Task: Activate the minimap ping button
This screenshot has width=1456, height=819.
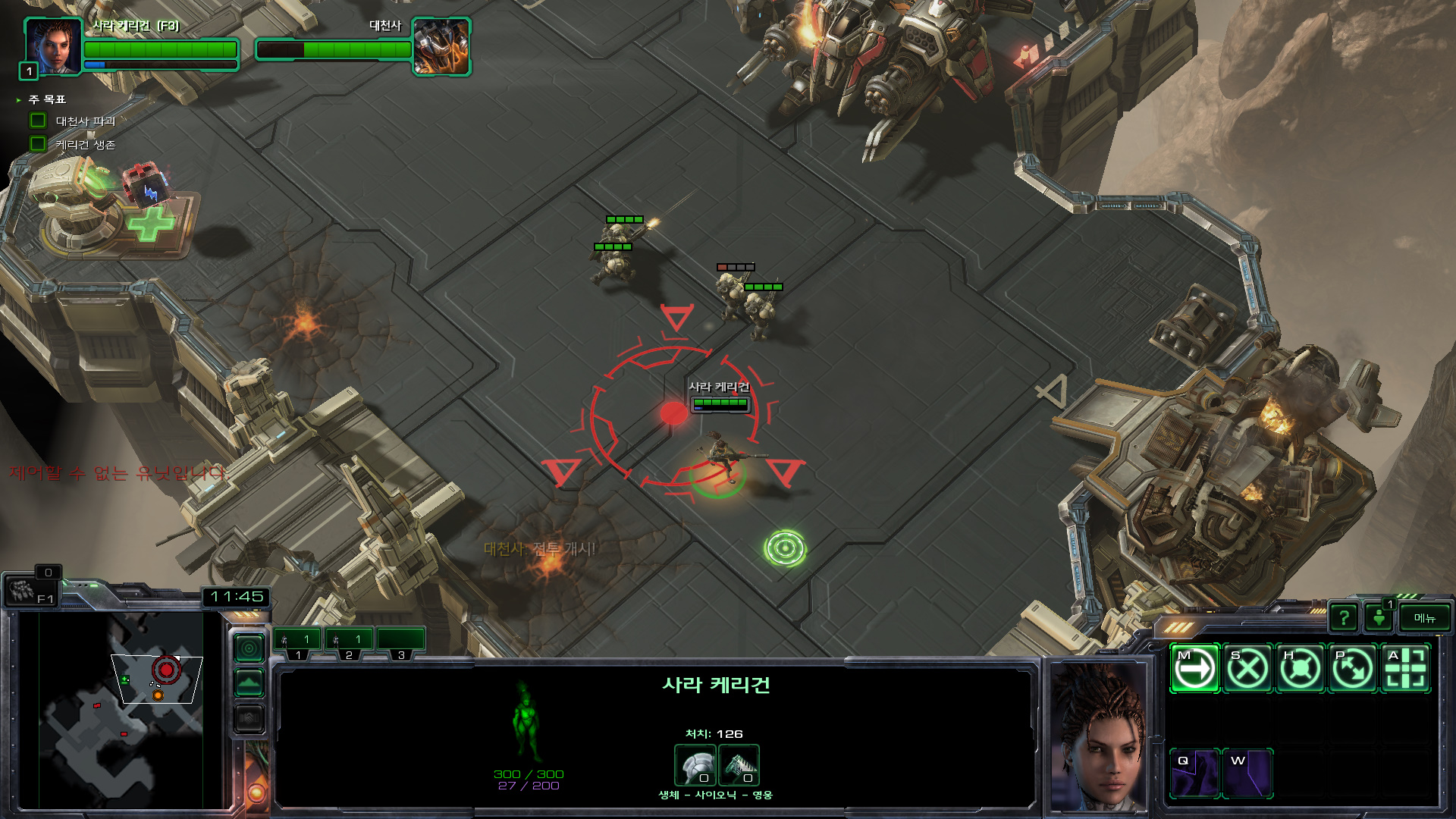Action: [x=249, y=648]
